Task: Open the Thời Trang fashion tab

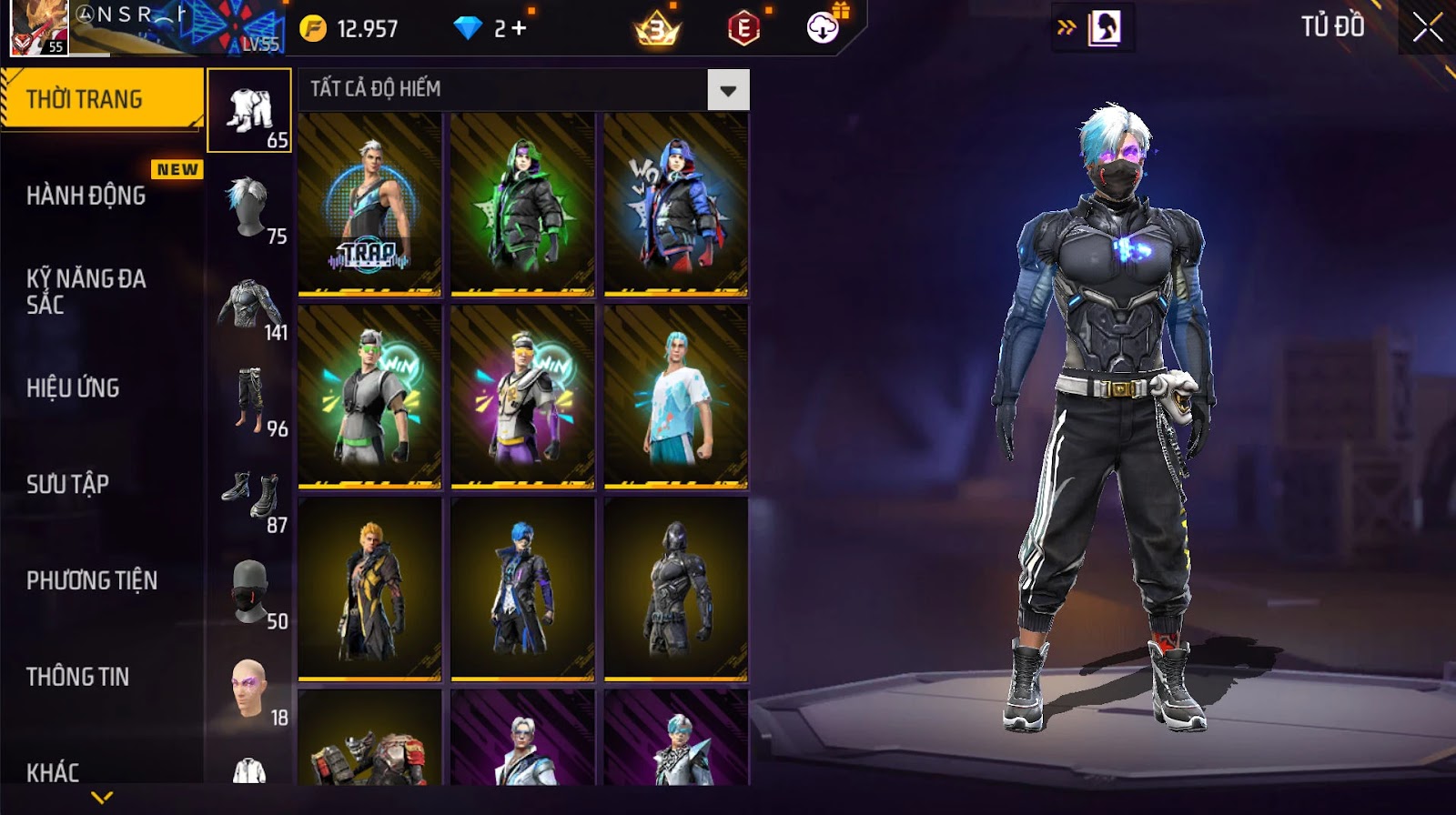Action: 100,99
